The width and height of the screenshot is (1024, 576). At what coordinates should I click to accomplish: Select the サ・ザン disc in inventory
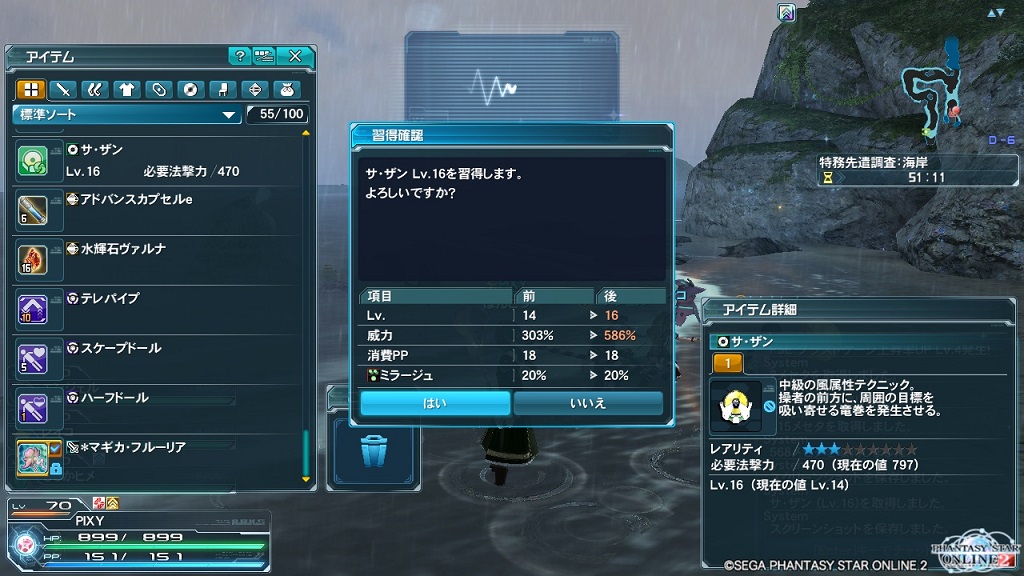click(x=150, y=160)
